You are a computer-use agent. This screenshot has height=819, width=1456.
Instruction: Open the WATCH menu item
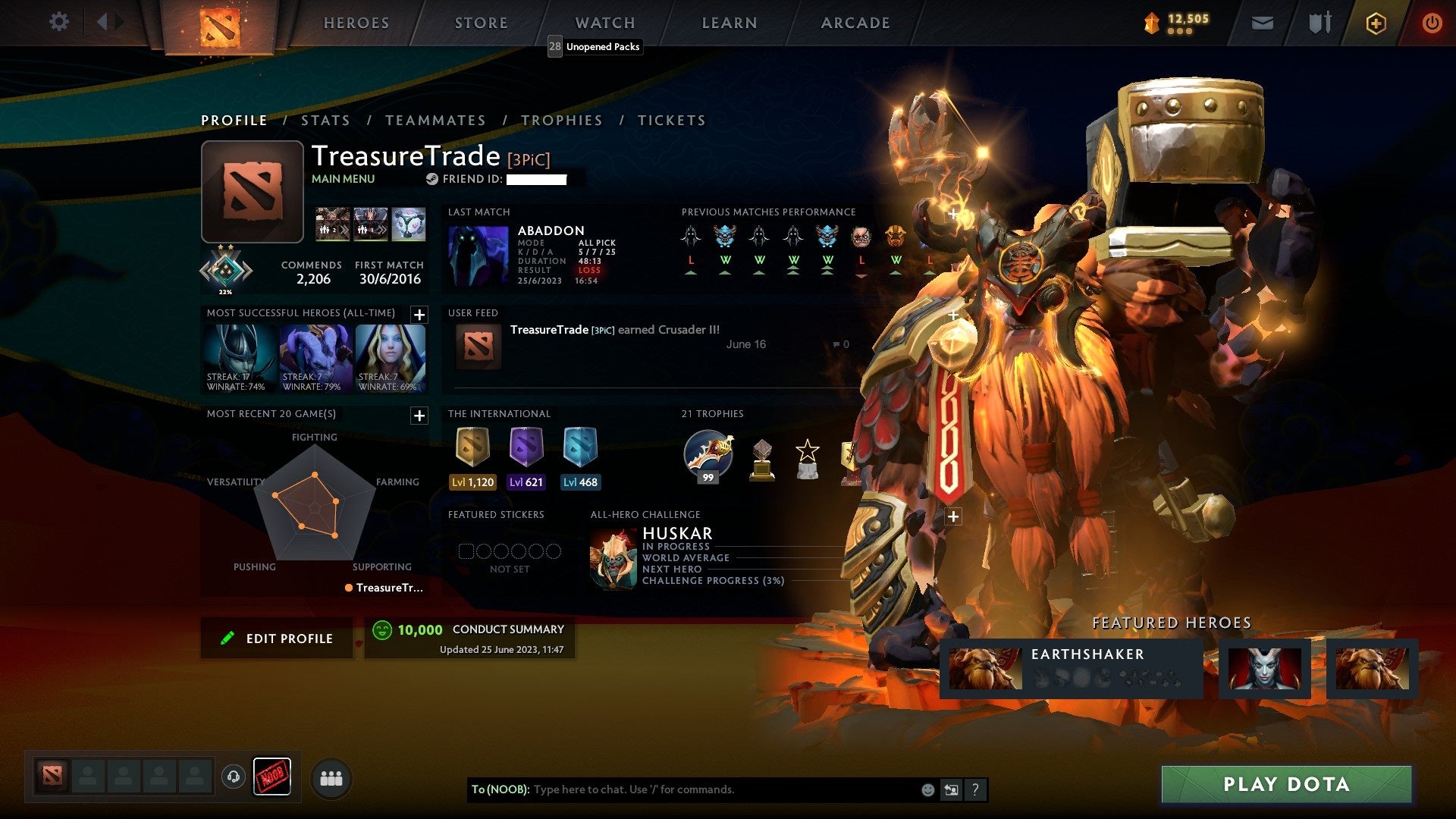pos(604,23)
